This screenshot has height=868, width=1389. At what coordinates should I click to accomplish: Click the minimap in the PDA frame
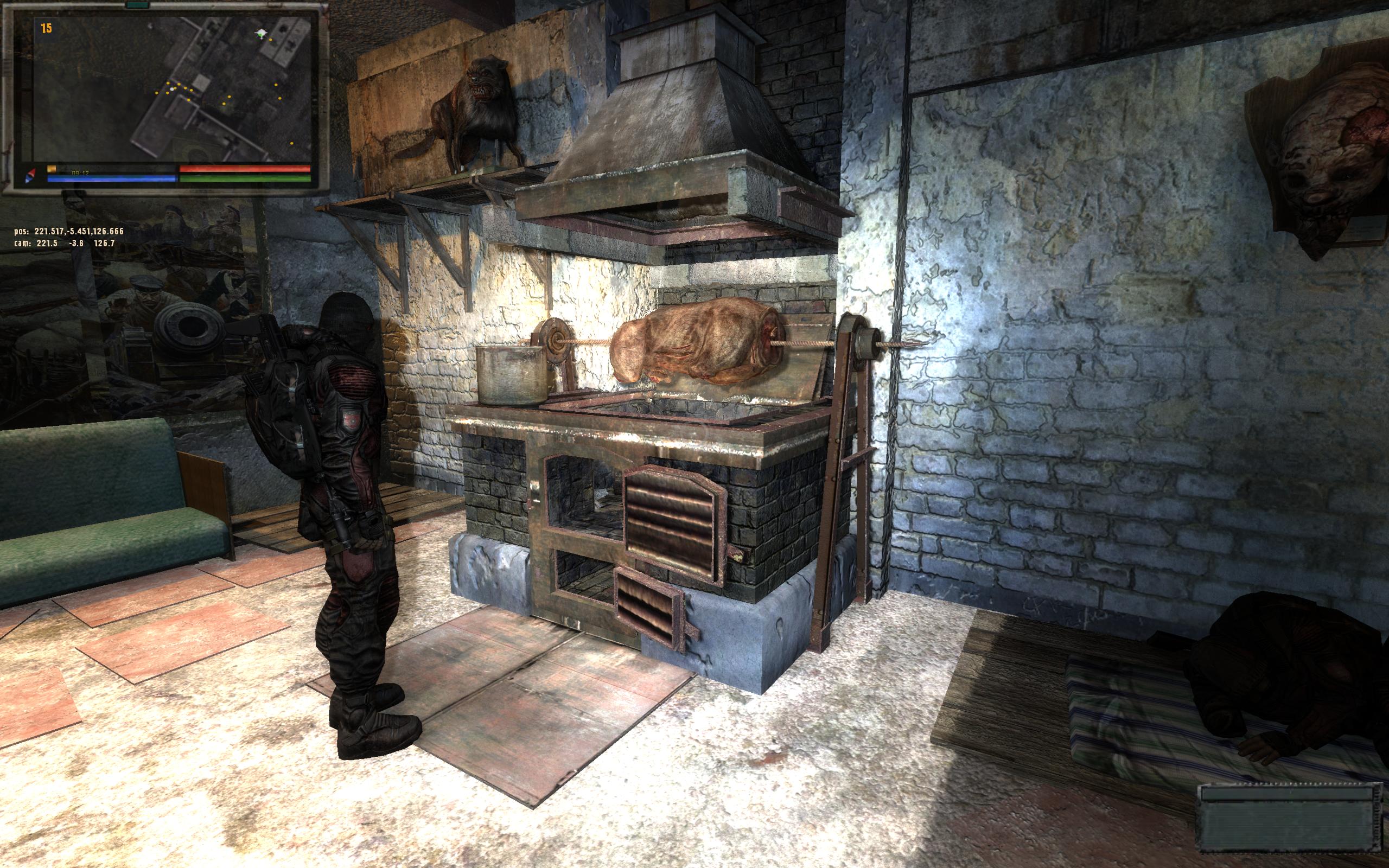click(x=167, y=89)
